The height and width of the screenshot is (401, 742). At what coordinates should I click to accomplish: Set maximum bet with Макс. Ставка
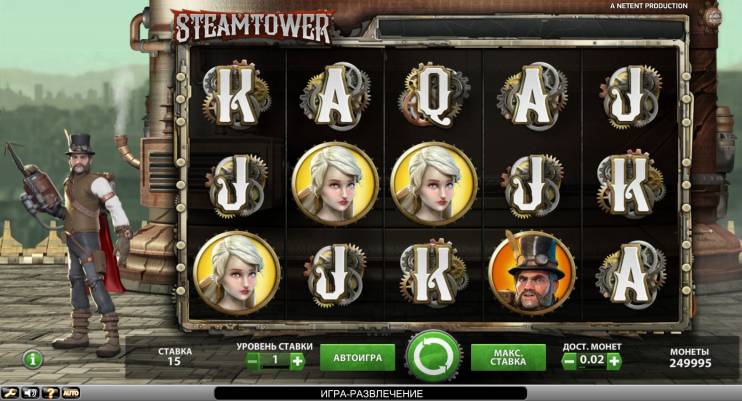click(x=508, y=357)
